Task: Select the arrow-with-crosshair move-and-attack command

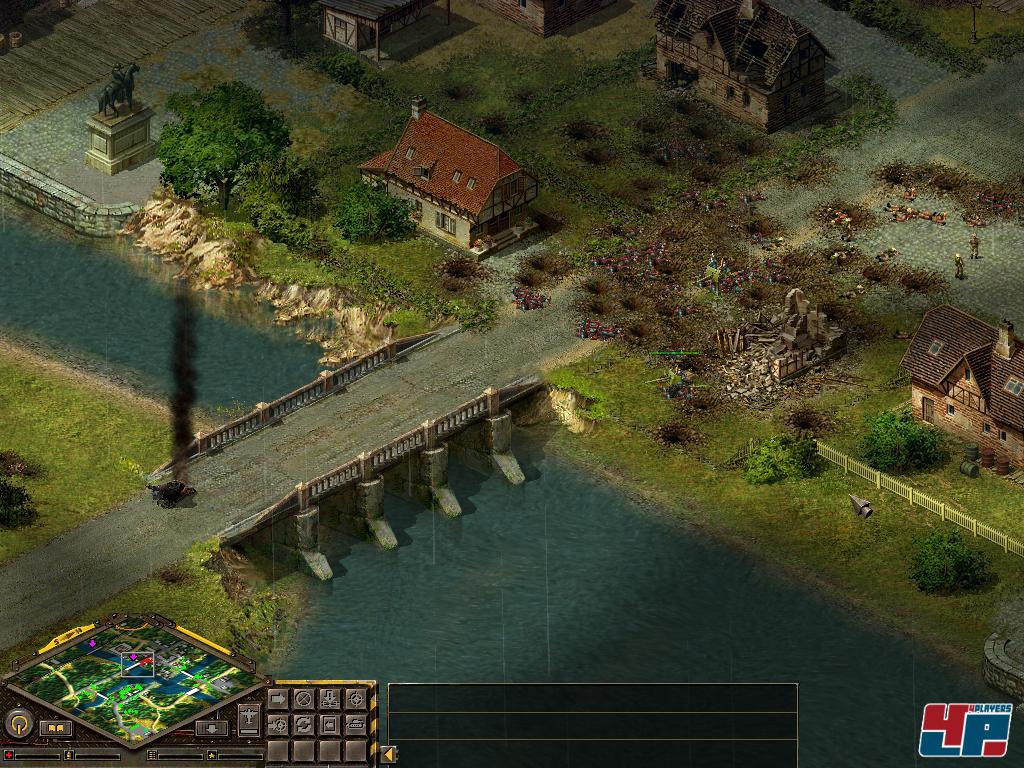Action: (x=277, y=725)
